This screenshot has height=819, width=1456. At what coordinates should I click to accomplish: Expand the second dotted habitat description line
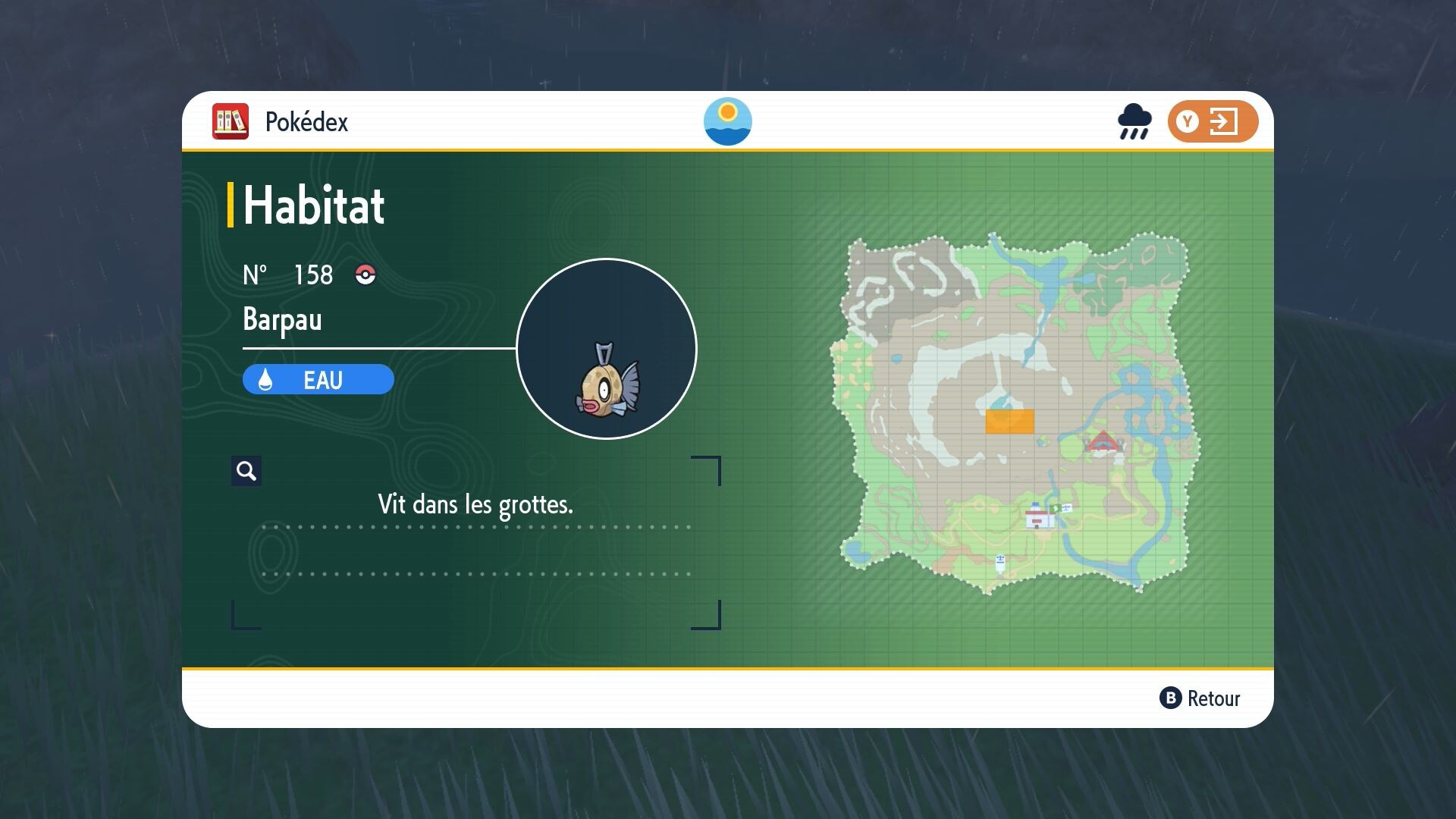point(476,573)
